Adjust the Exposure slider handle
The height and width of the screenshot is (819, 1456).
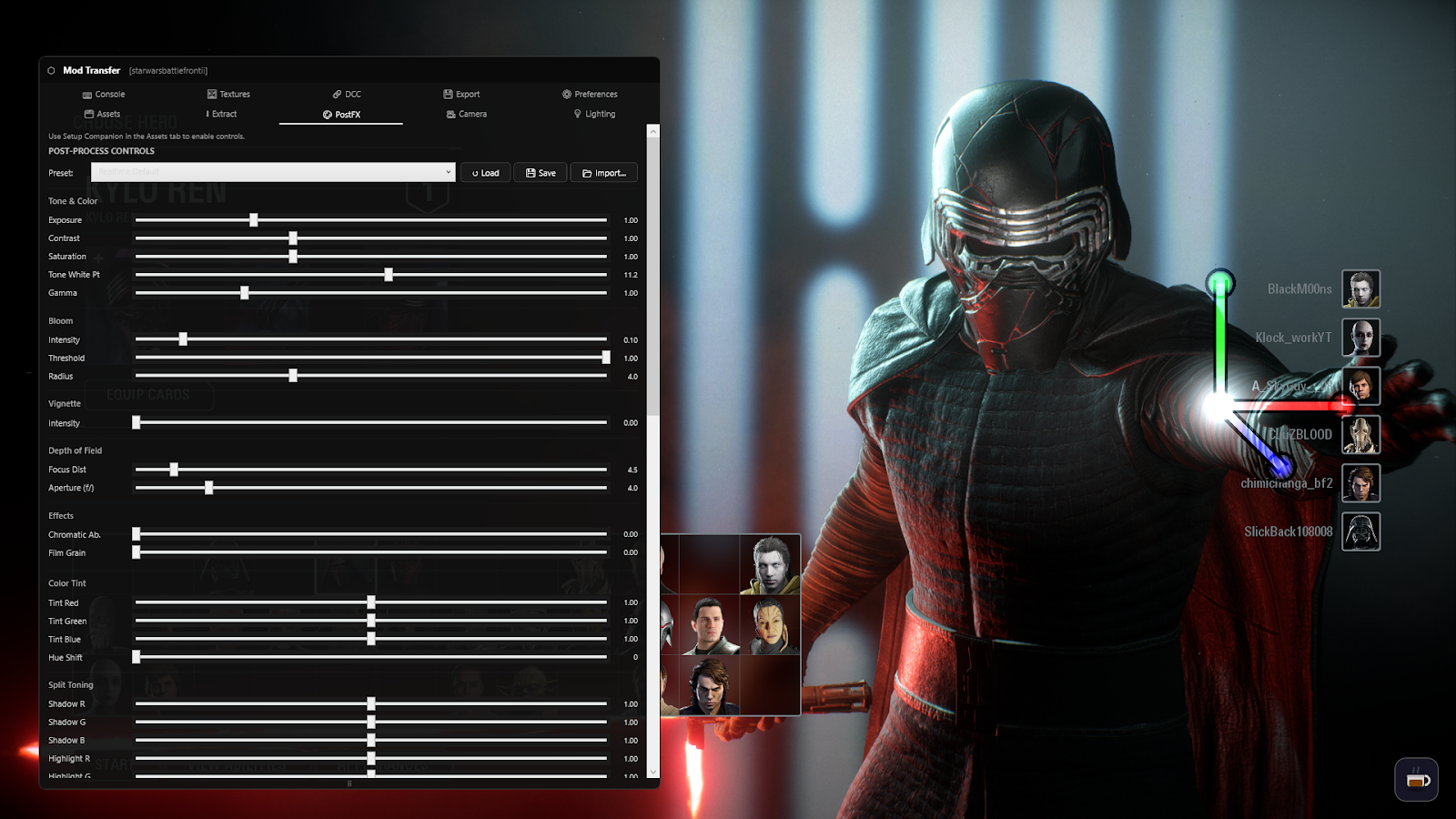(x=253, y=219)
